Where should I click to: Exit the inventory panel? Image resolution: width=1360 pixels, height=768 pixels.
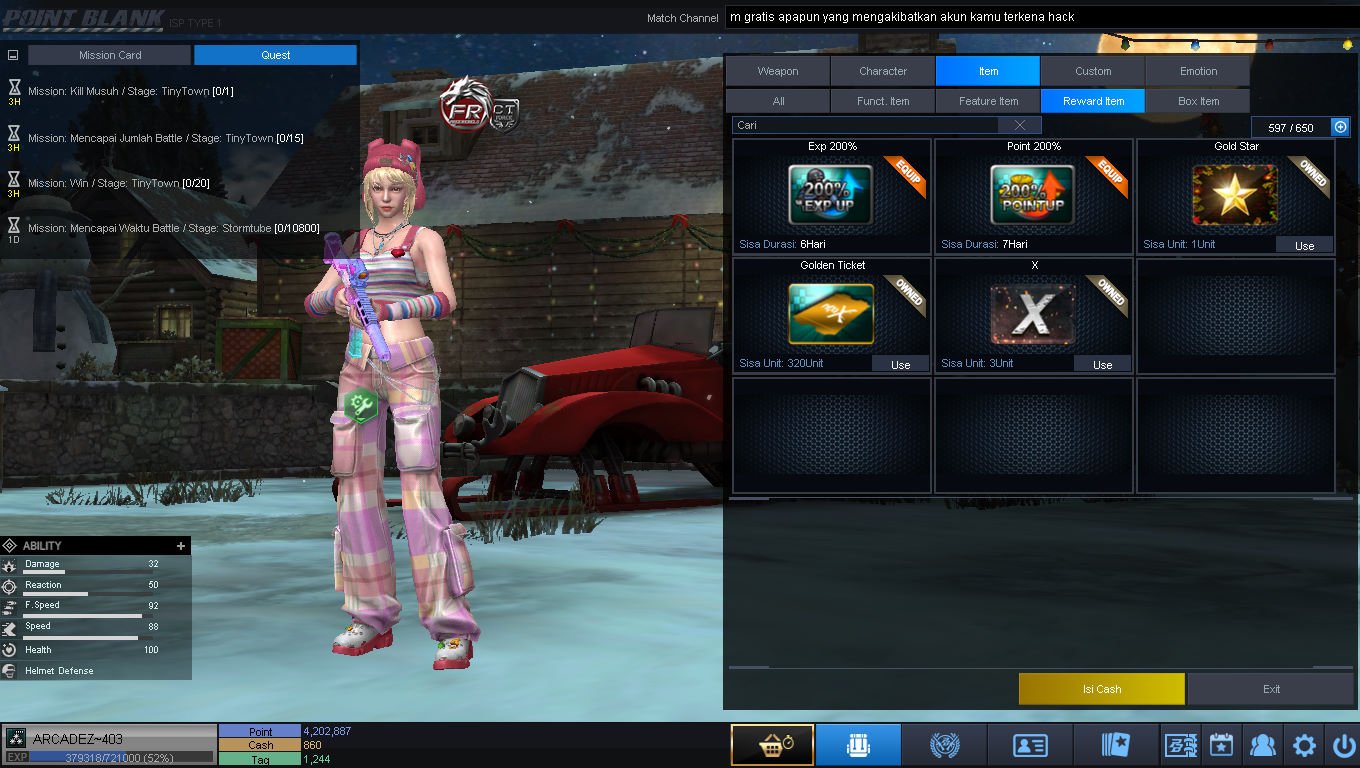[x=1271, y=689]
